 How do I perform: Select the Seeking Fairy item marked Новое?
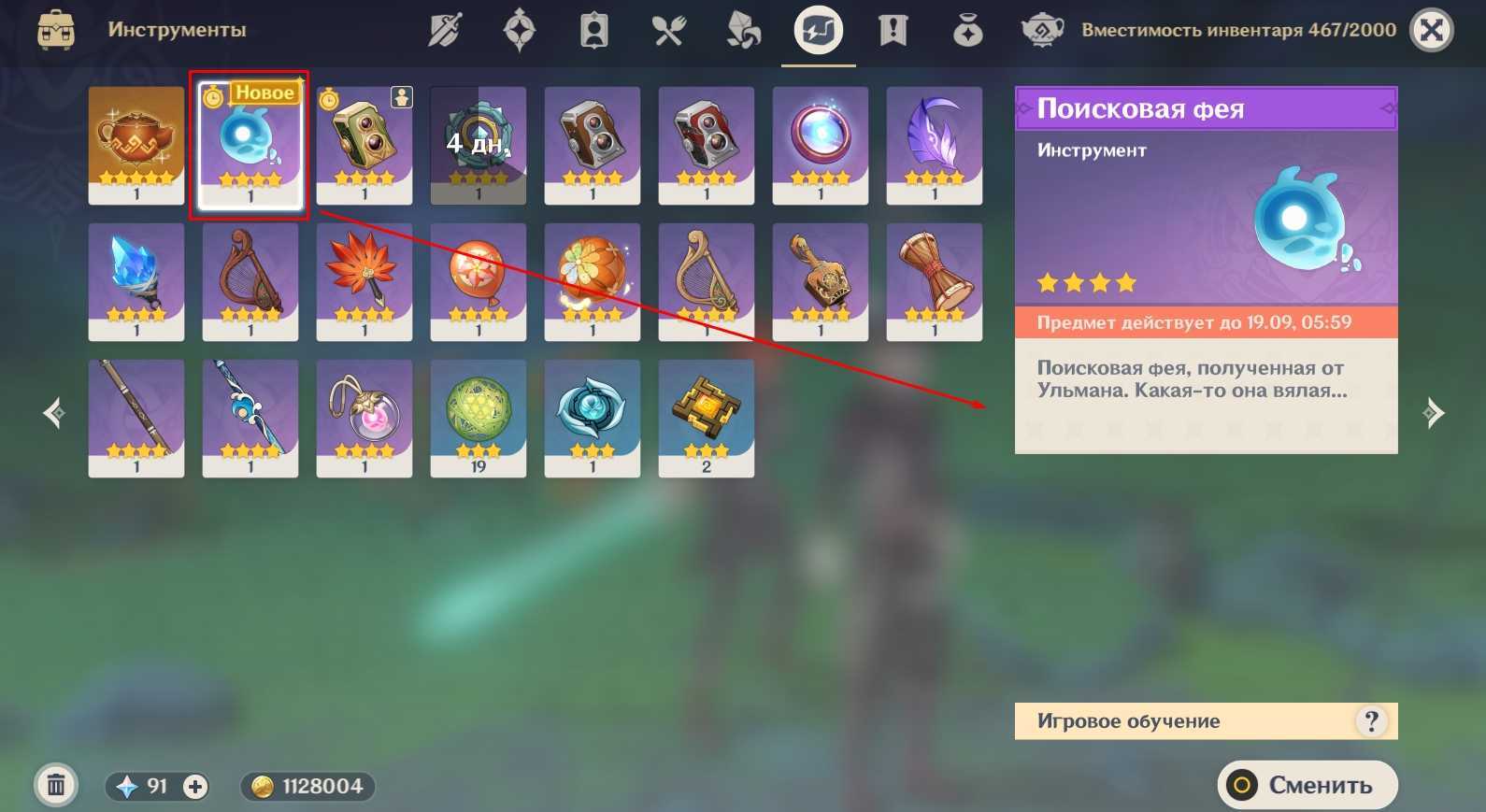click(250, 145)
